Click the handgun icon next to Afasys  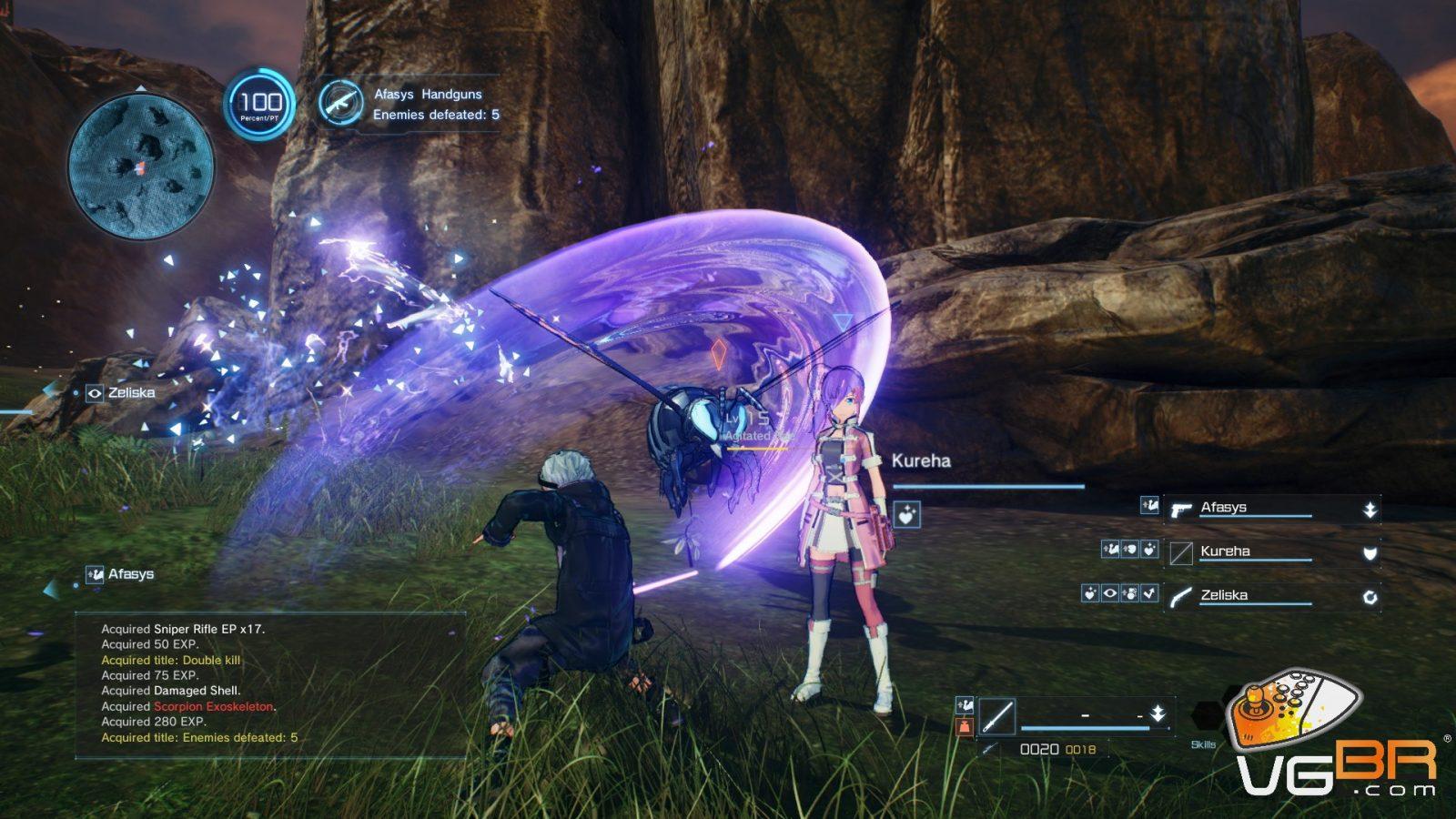pos(1181,510)
